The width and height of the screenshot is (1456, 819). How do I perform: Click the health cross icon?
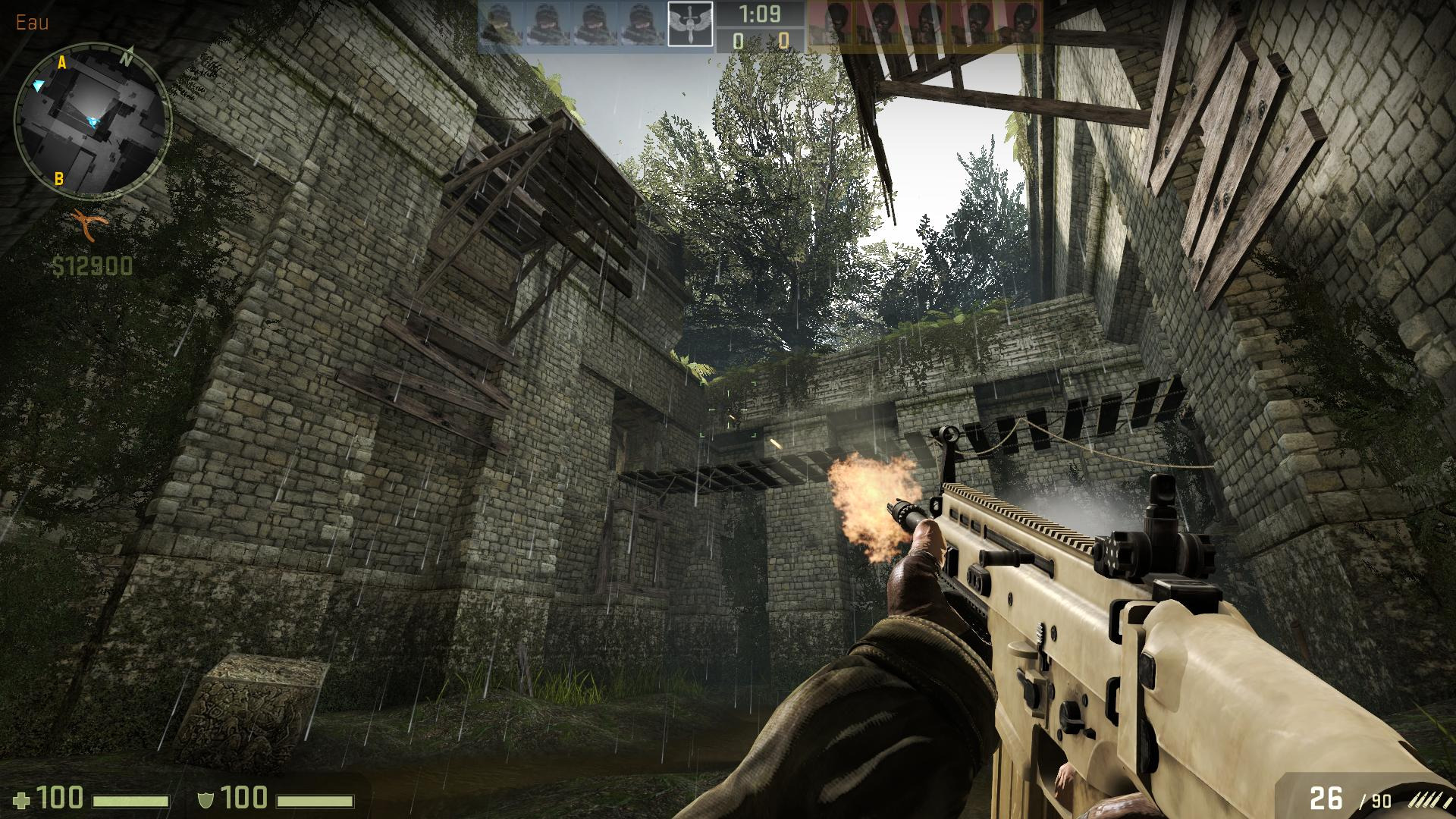[24, 799]
